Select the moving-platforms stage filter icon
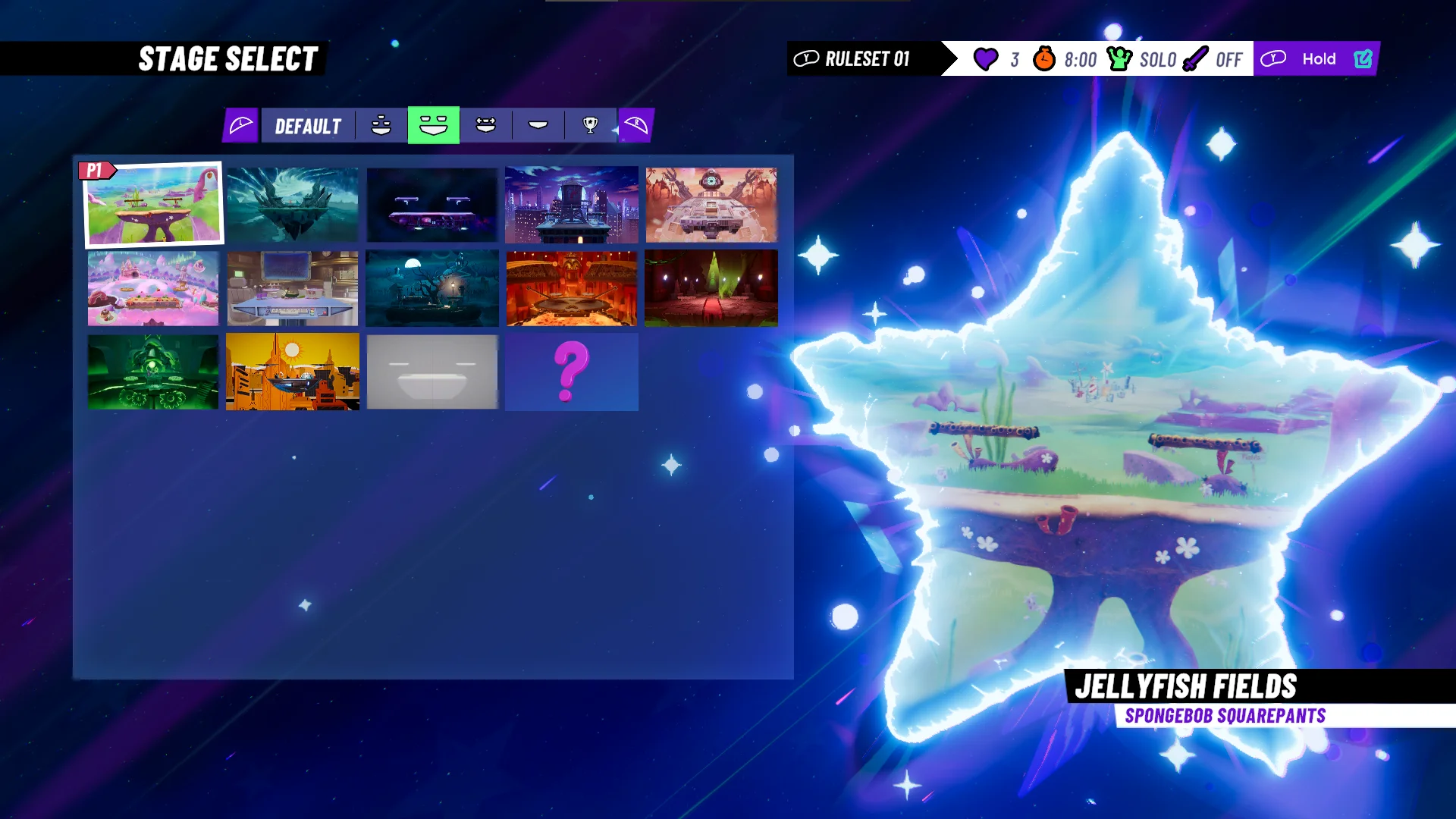This screenshot has height=819, width=1456. tap(485, 125)
